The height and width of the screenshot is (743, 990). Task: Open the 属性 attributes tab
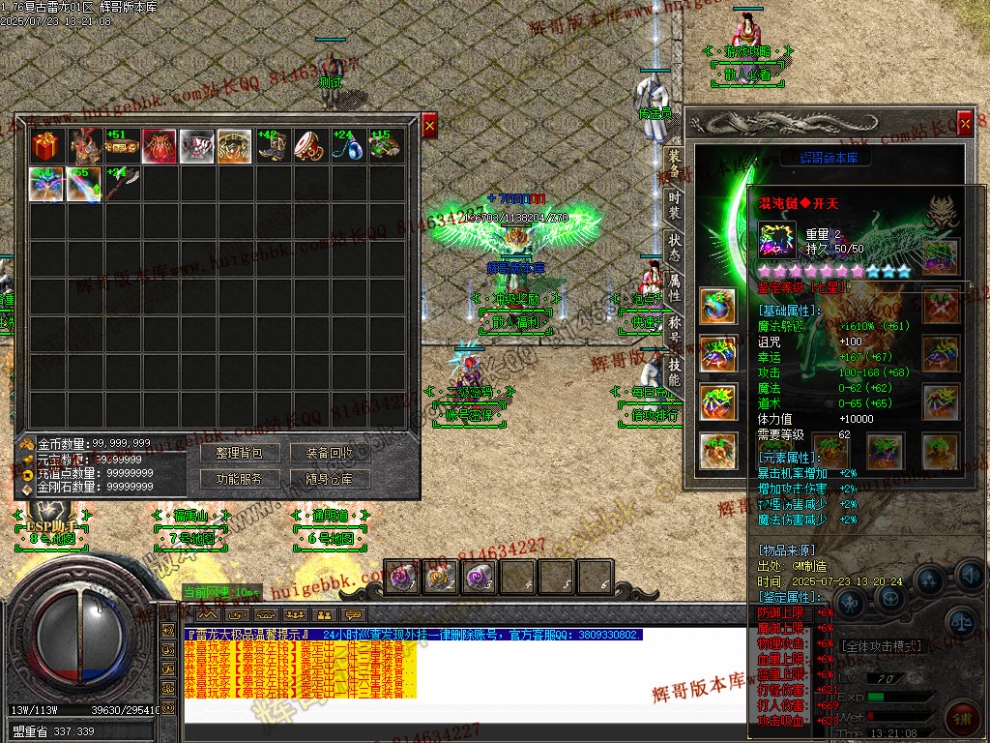(675, 292)
